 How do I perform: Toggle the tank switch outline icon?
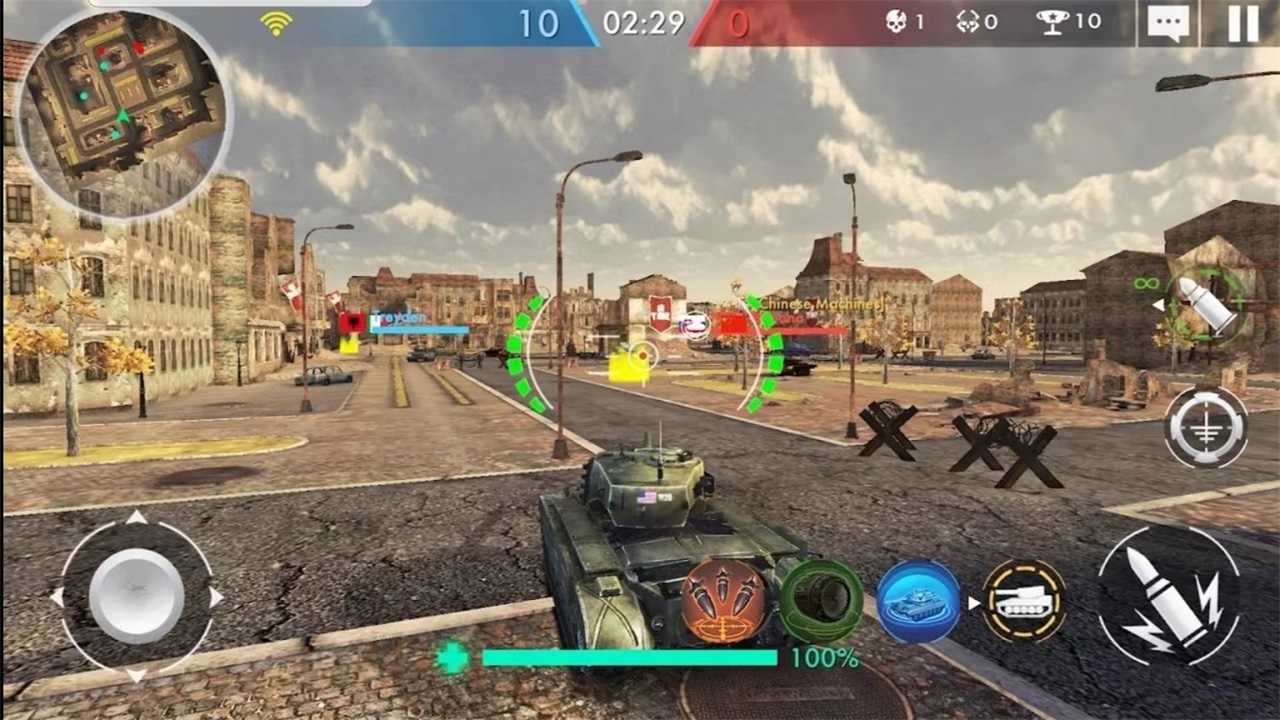coord(1019,600)
